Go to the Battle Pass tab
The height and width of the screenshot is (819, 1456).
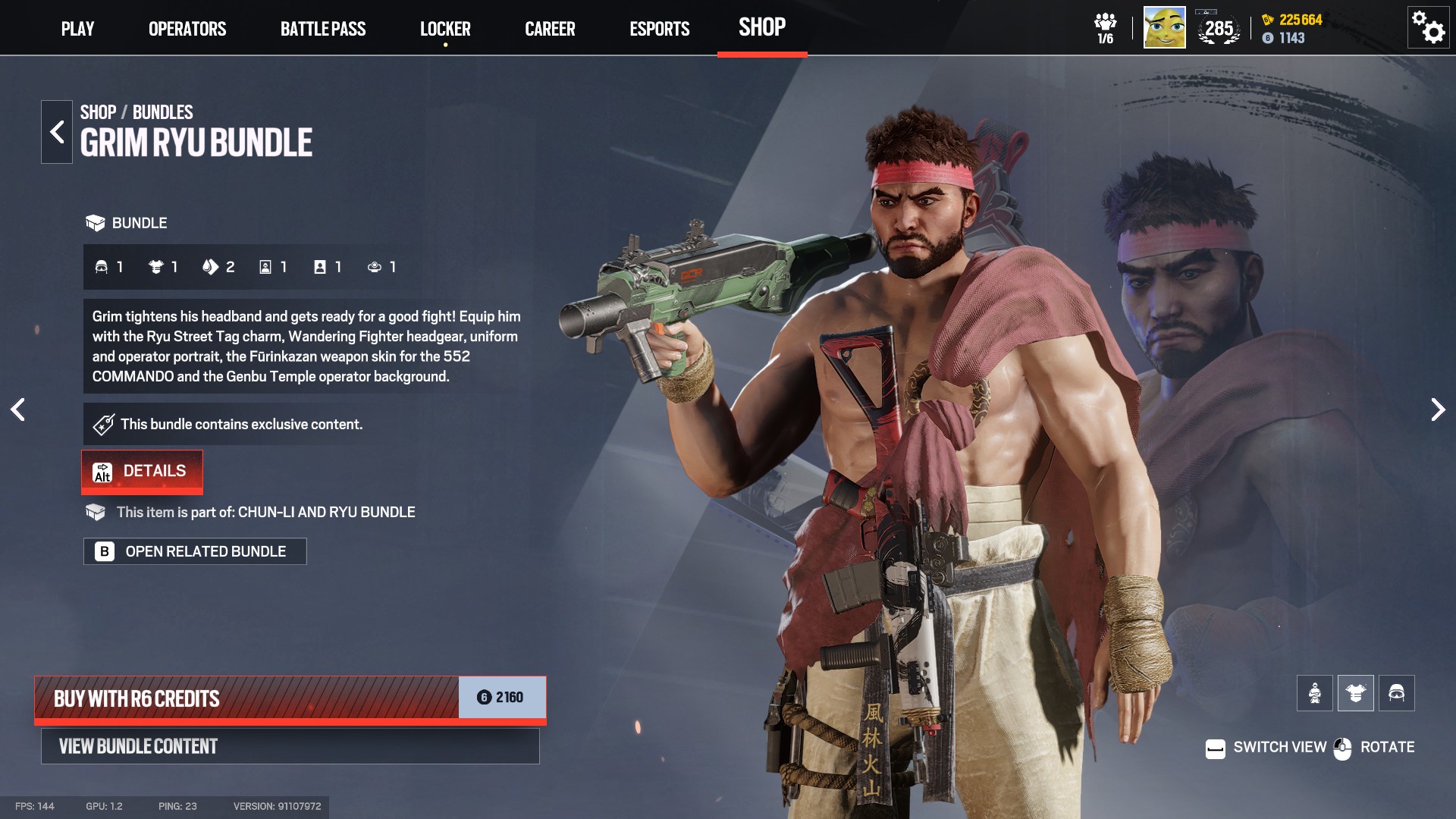pos(323,29)
